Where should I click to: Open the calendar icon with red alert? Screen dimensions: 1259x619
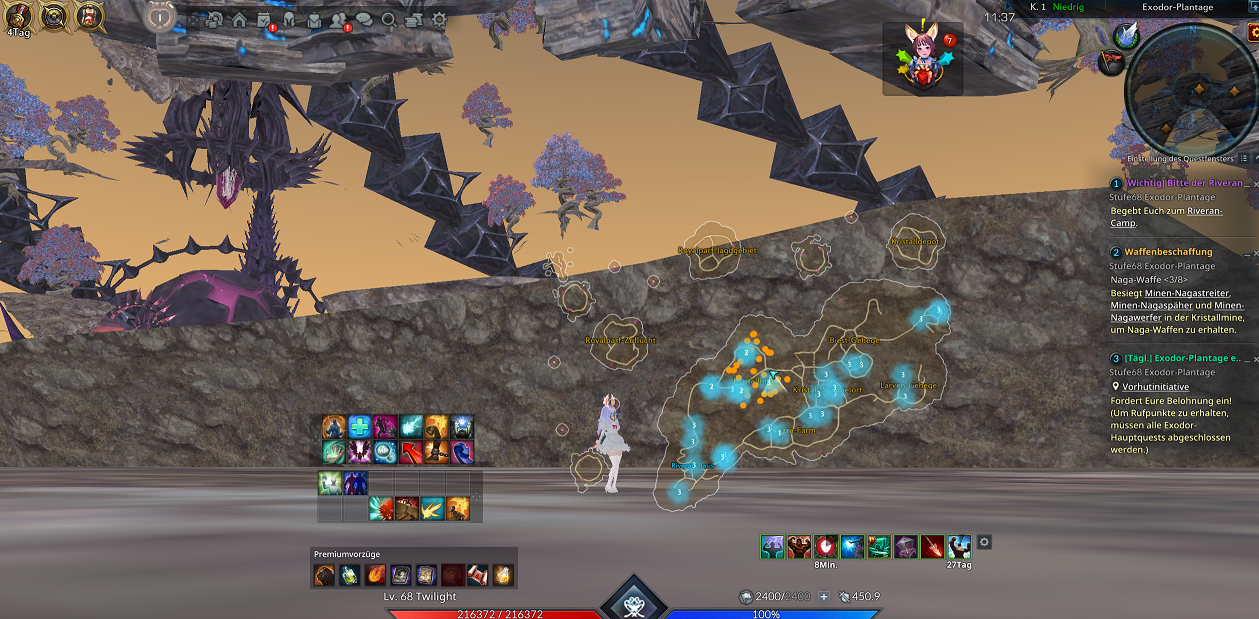264,19
